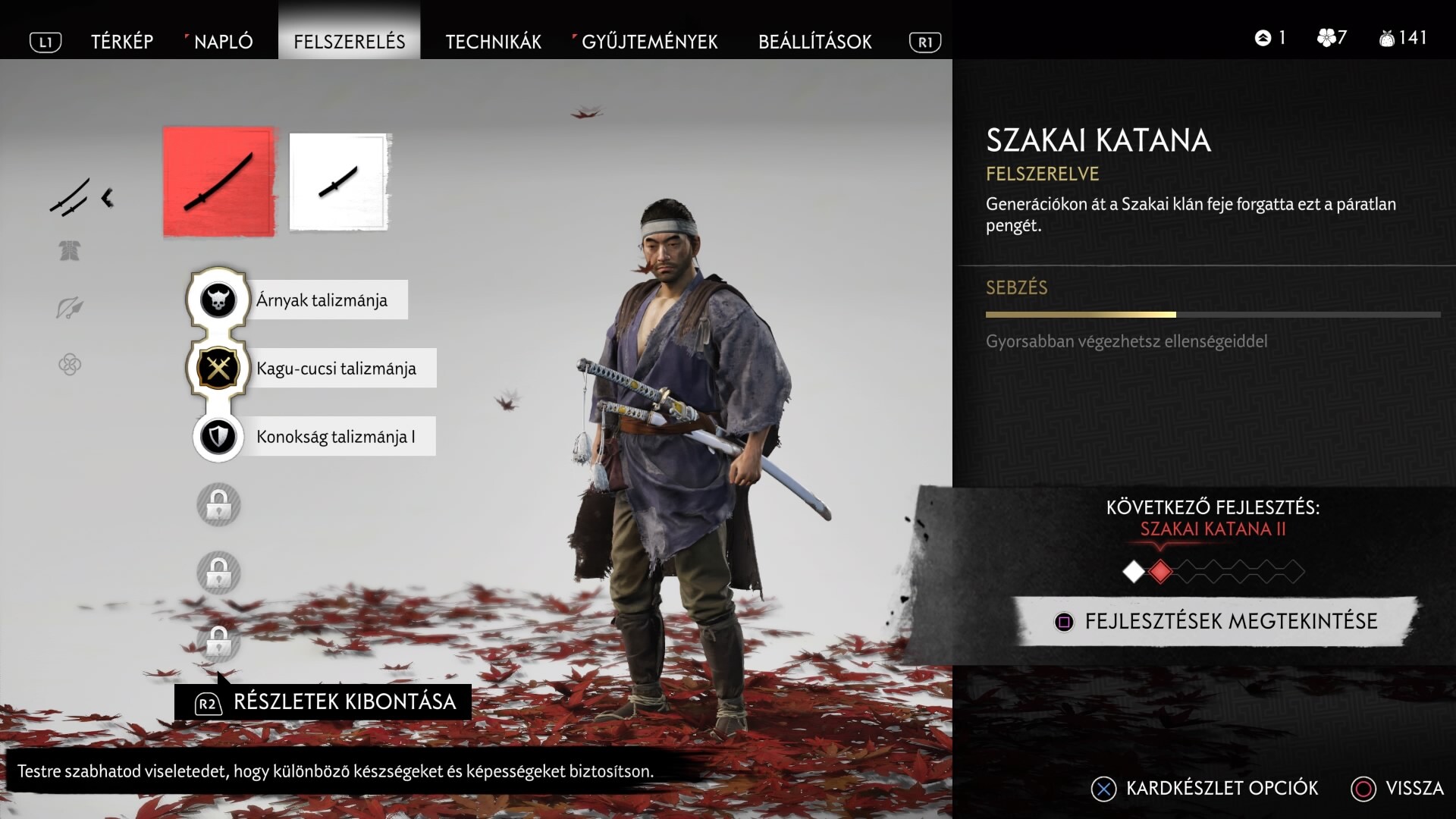Click Fejlesztések megtekintése upgrades button
This screenshot has height=819, width=1456.
[1216, 621]
